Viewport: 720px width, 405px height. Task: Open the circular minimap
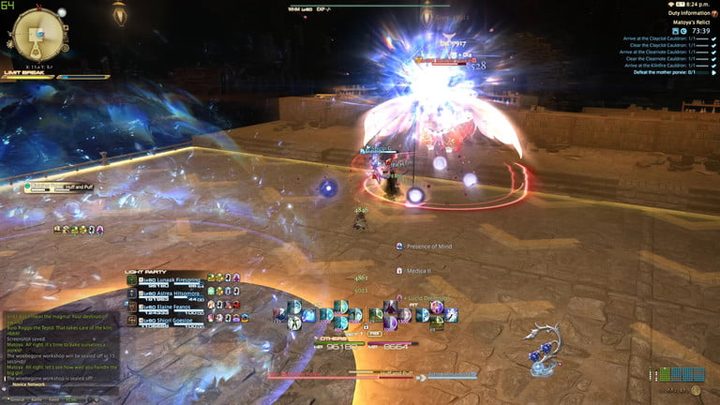coord(38,33)
